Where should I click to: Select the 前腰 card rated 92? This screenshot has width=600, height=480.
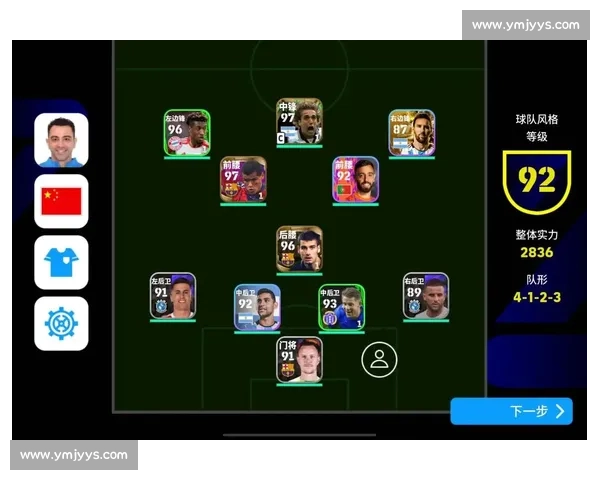tap(356, 180)
